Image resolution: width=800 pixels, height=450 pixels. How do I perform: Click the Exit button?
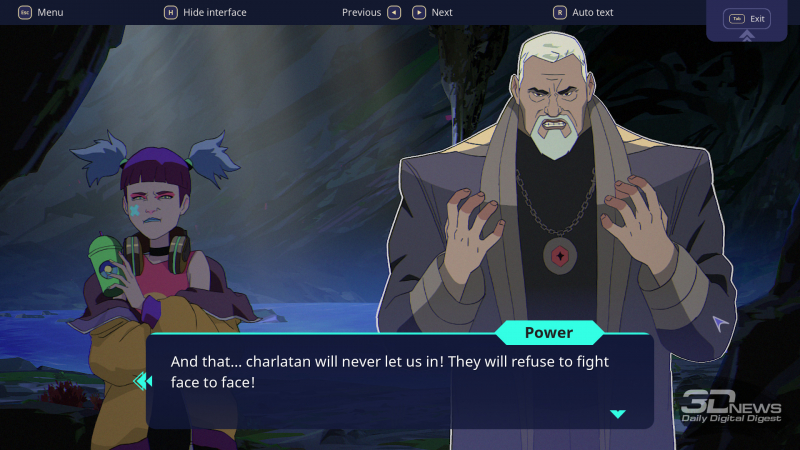[747, 19]
